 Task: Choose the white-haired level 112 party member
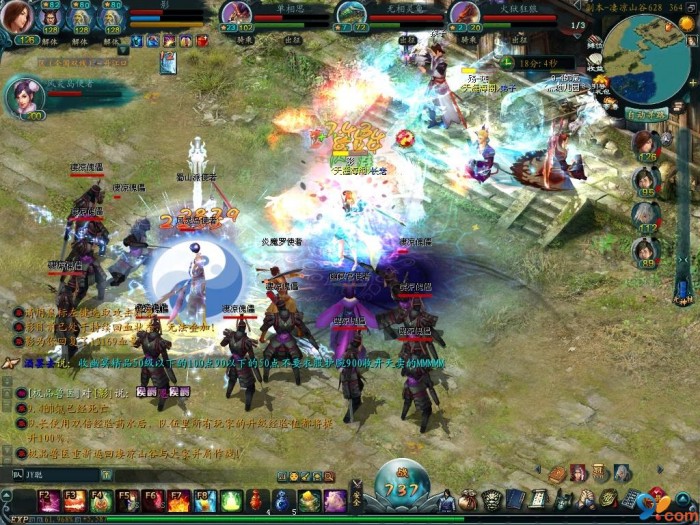tap(646, 216)
